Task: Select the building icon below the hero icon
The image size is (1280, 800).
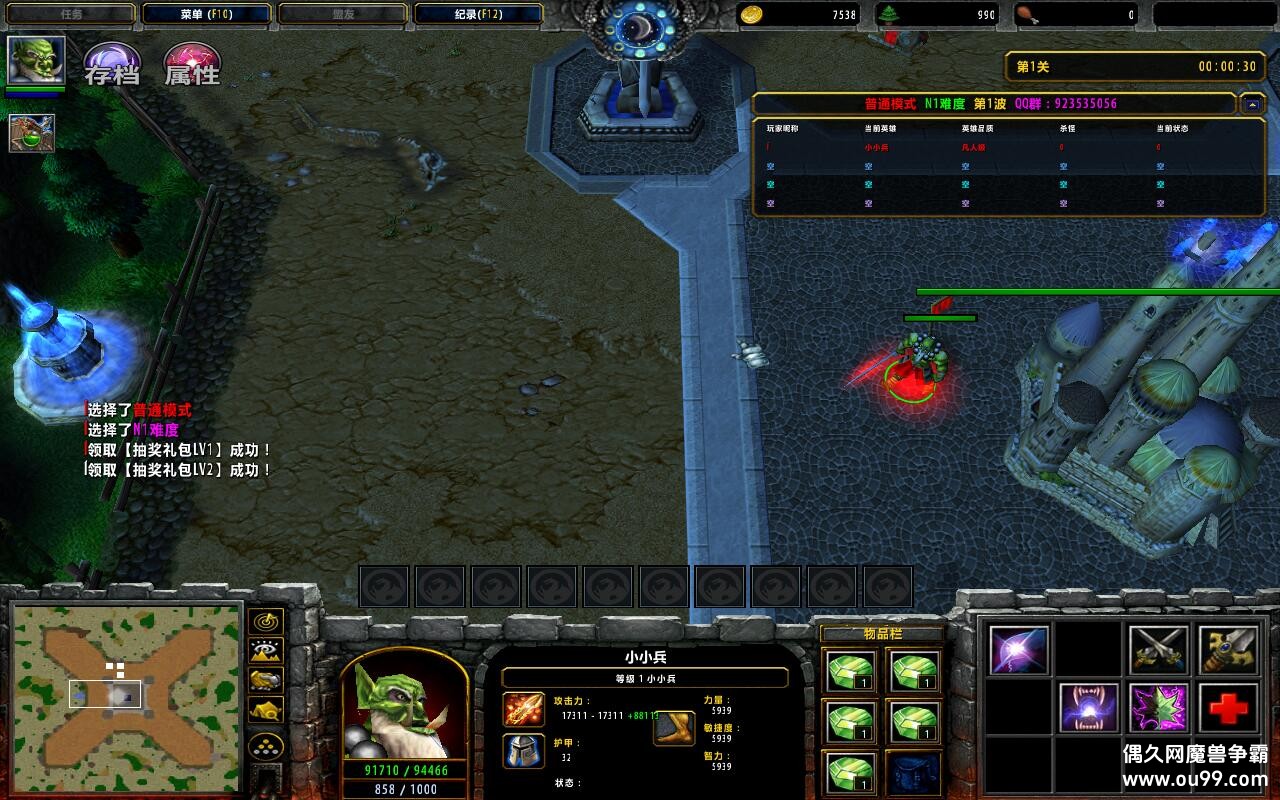Action: pyautogui.click(x=32, y=133)
